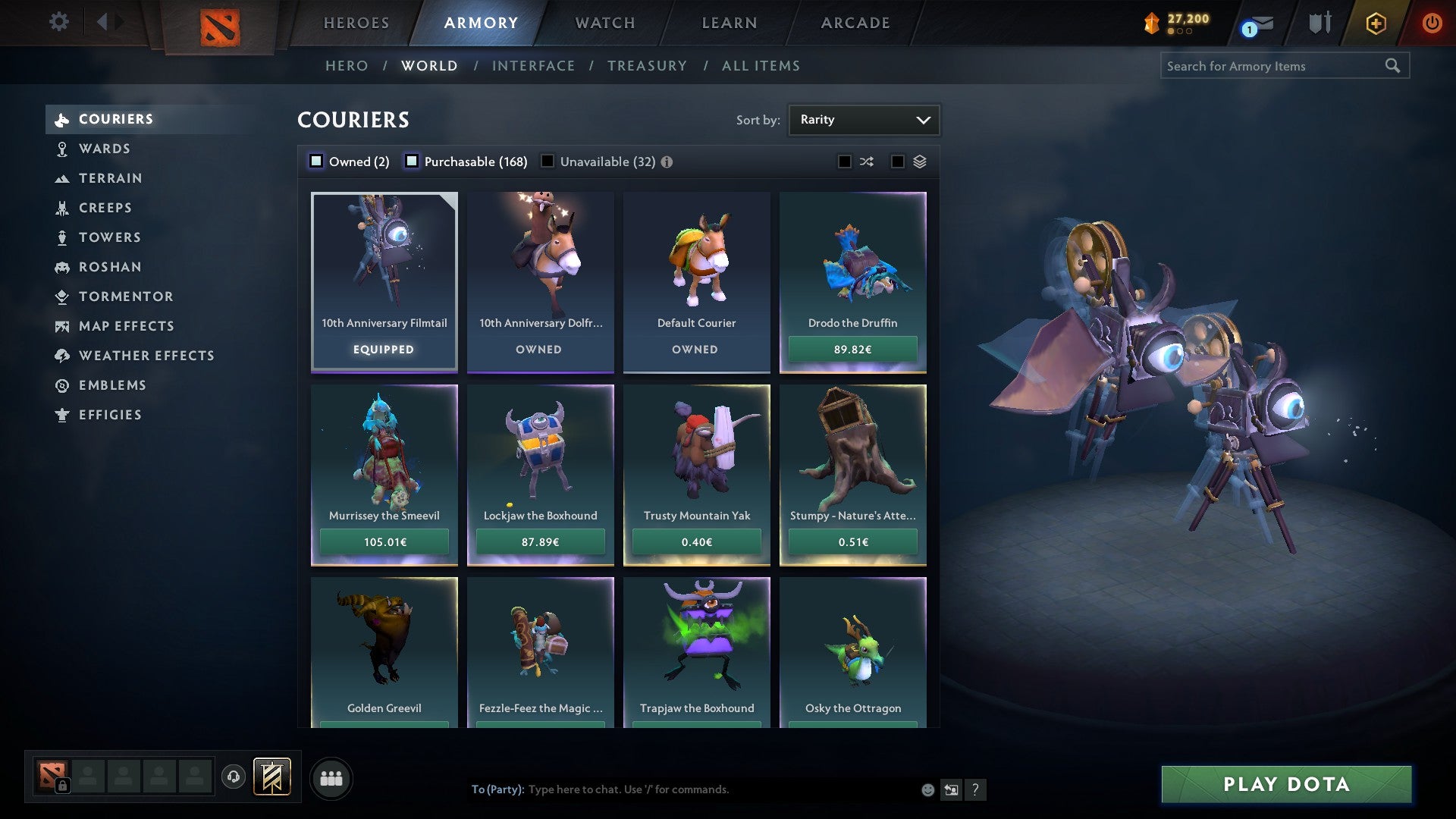The width and height of the screenshot is (1456, 819).
Task: Toggle the shuffle couriers checkbox
Action: (x=844, y=161)
